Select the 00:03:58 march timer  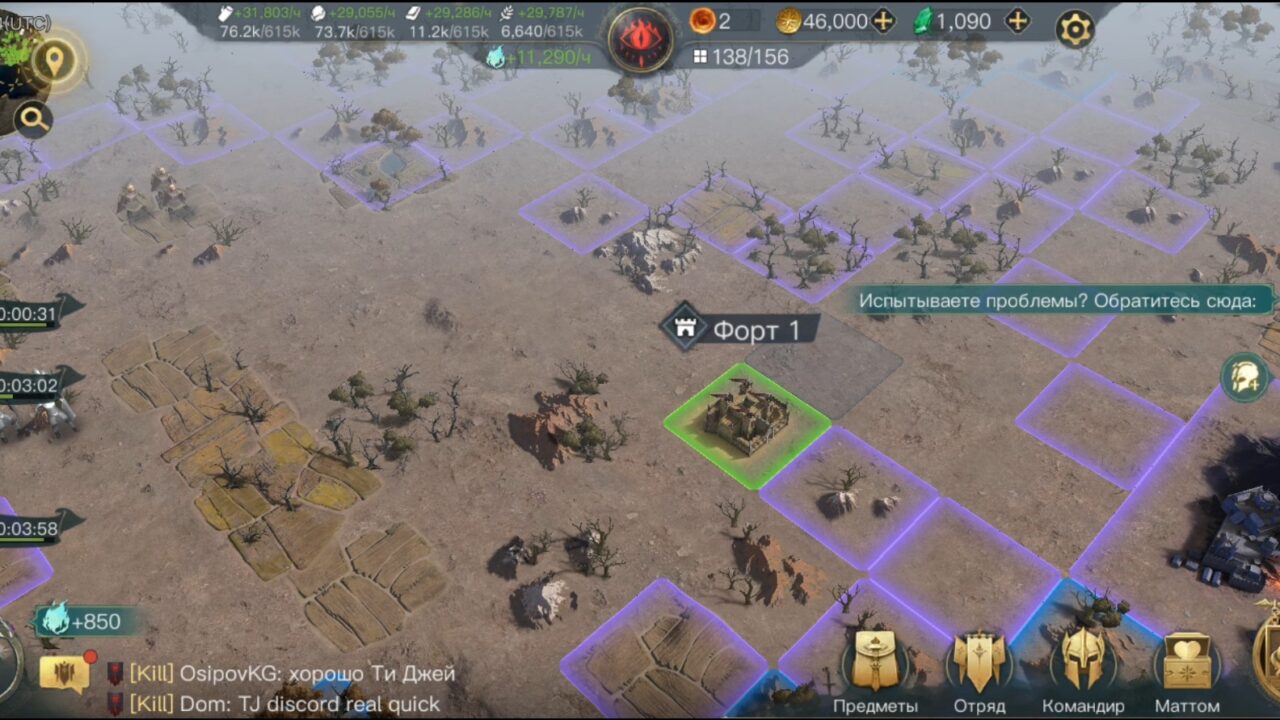click(x=32, y=527)
